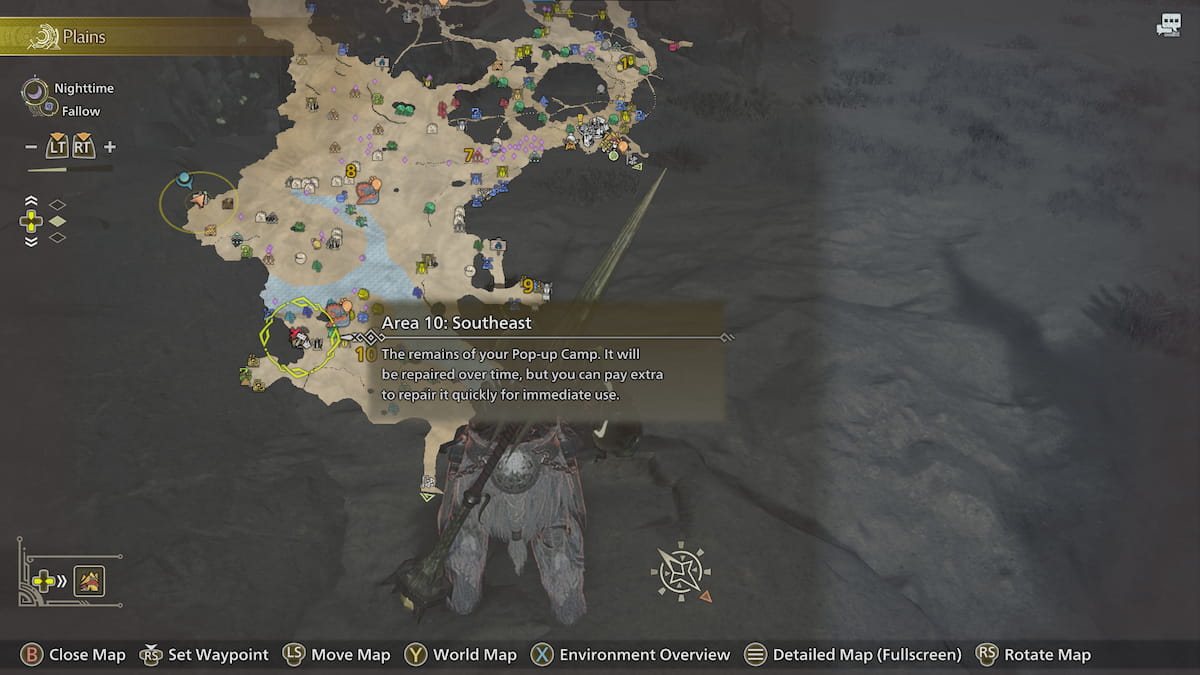Zoom in using the plus button

[110, 147]
